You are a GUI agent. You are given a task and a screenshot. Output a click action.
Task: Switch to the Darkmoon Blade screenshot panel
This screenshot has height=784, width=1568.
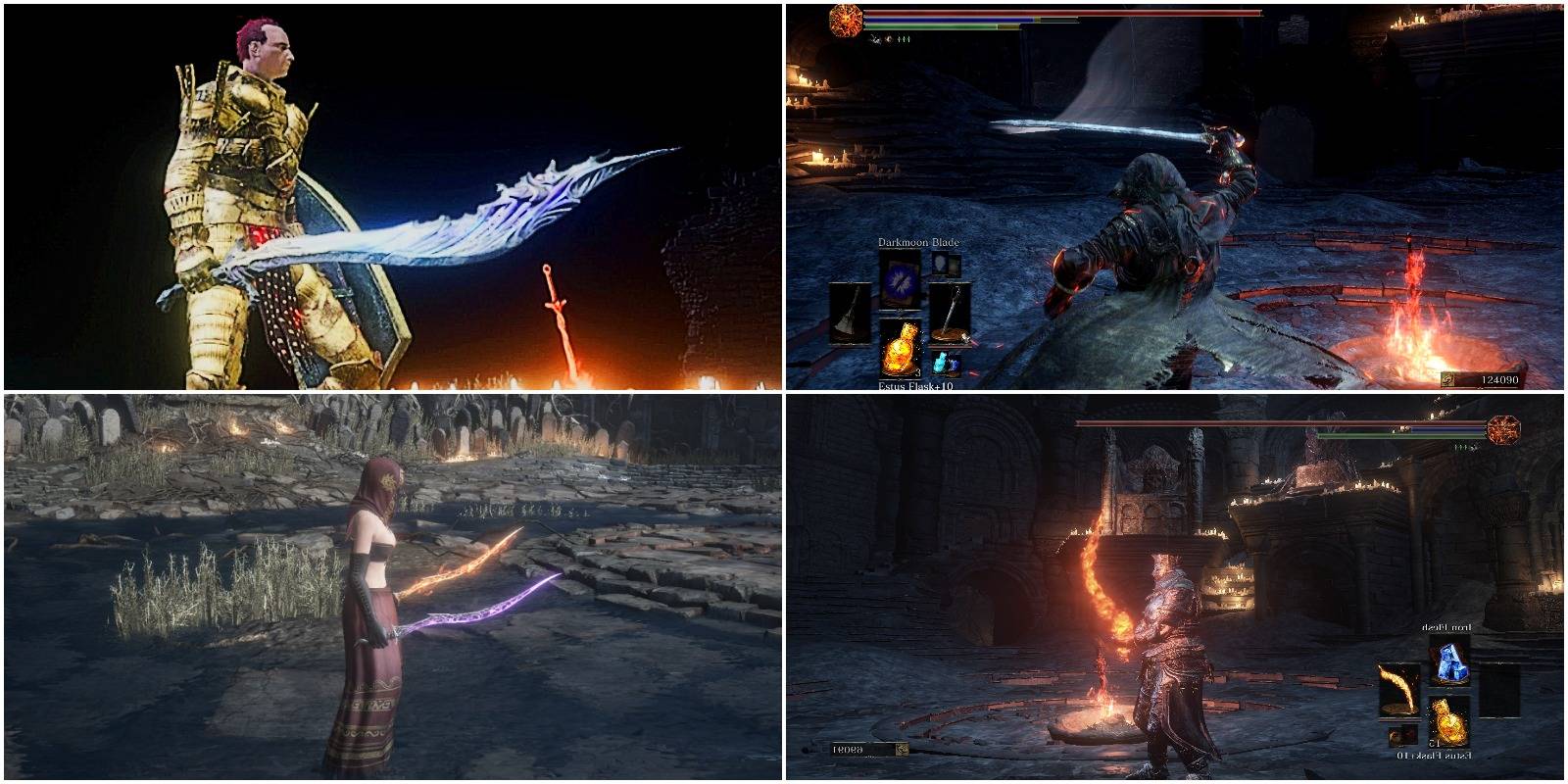click(x=1176, y=196)
